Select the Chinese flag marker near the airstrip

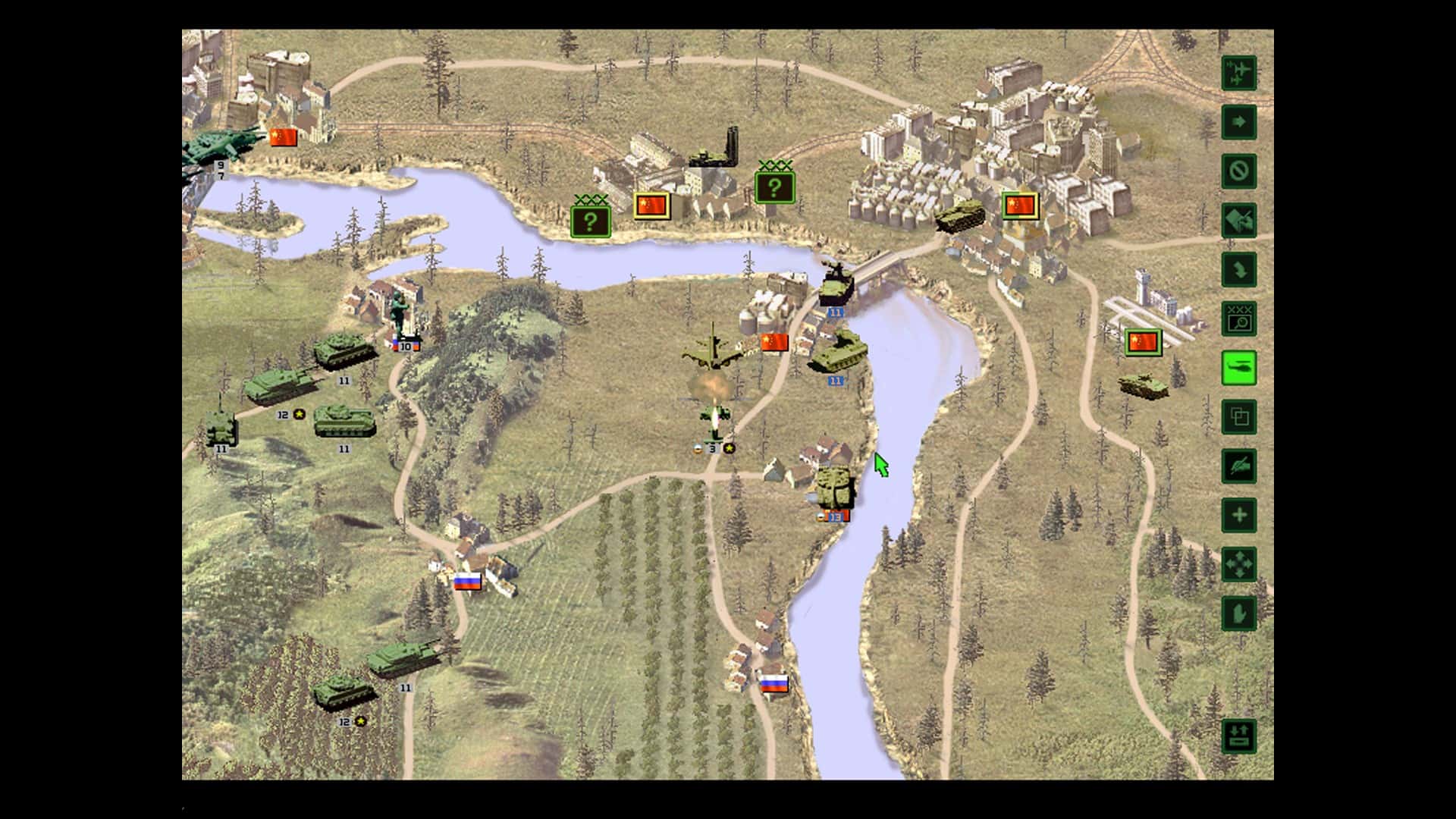1142,343
